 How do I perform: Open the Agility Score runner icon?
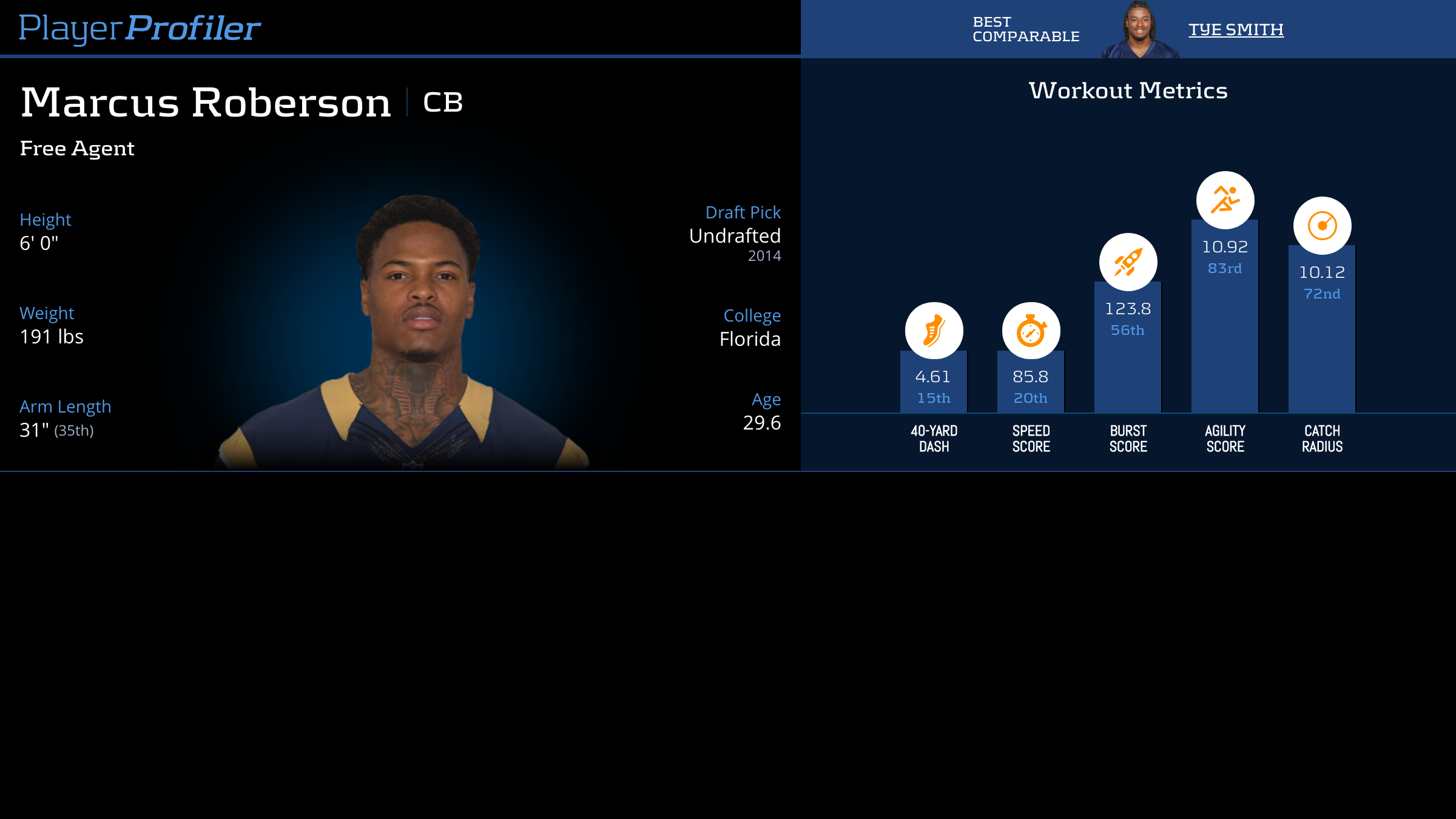tap(1225, 200)
